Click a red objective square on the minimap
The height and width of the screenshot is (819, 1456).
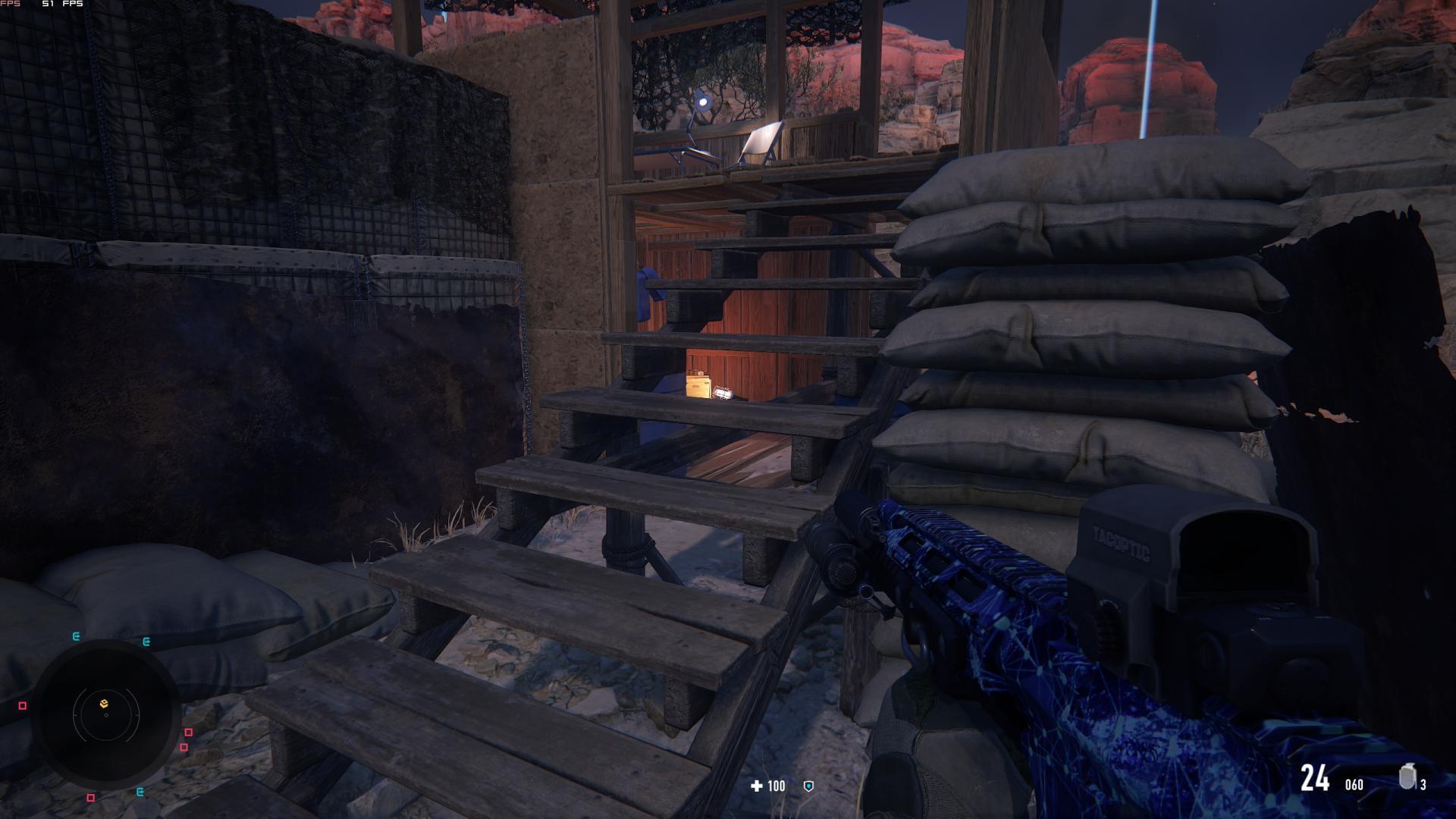pyautogui.click(x=187, y=733)
